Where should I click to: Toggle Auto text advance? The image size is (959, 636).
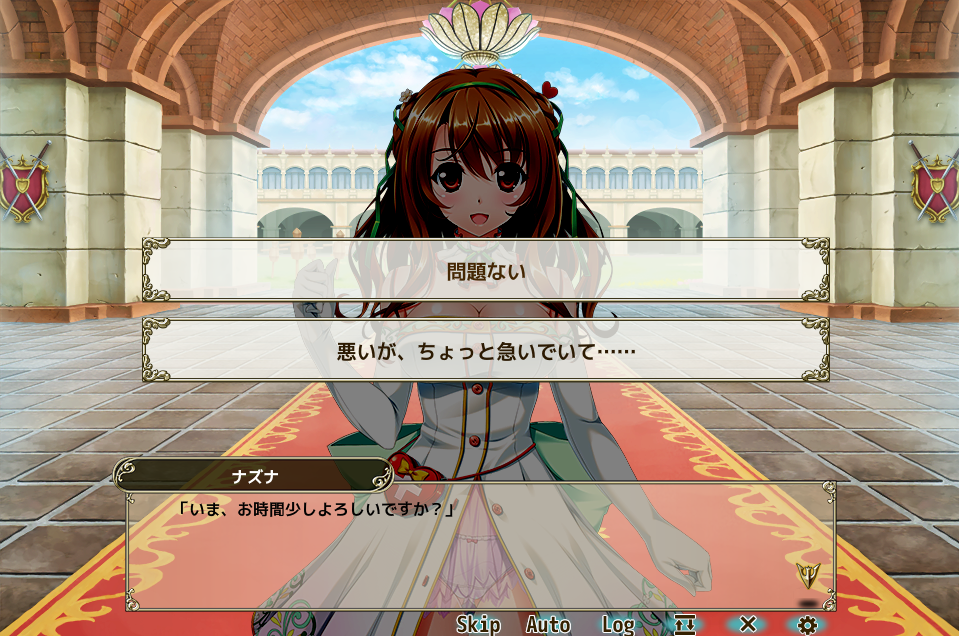click(548, 624)
